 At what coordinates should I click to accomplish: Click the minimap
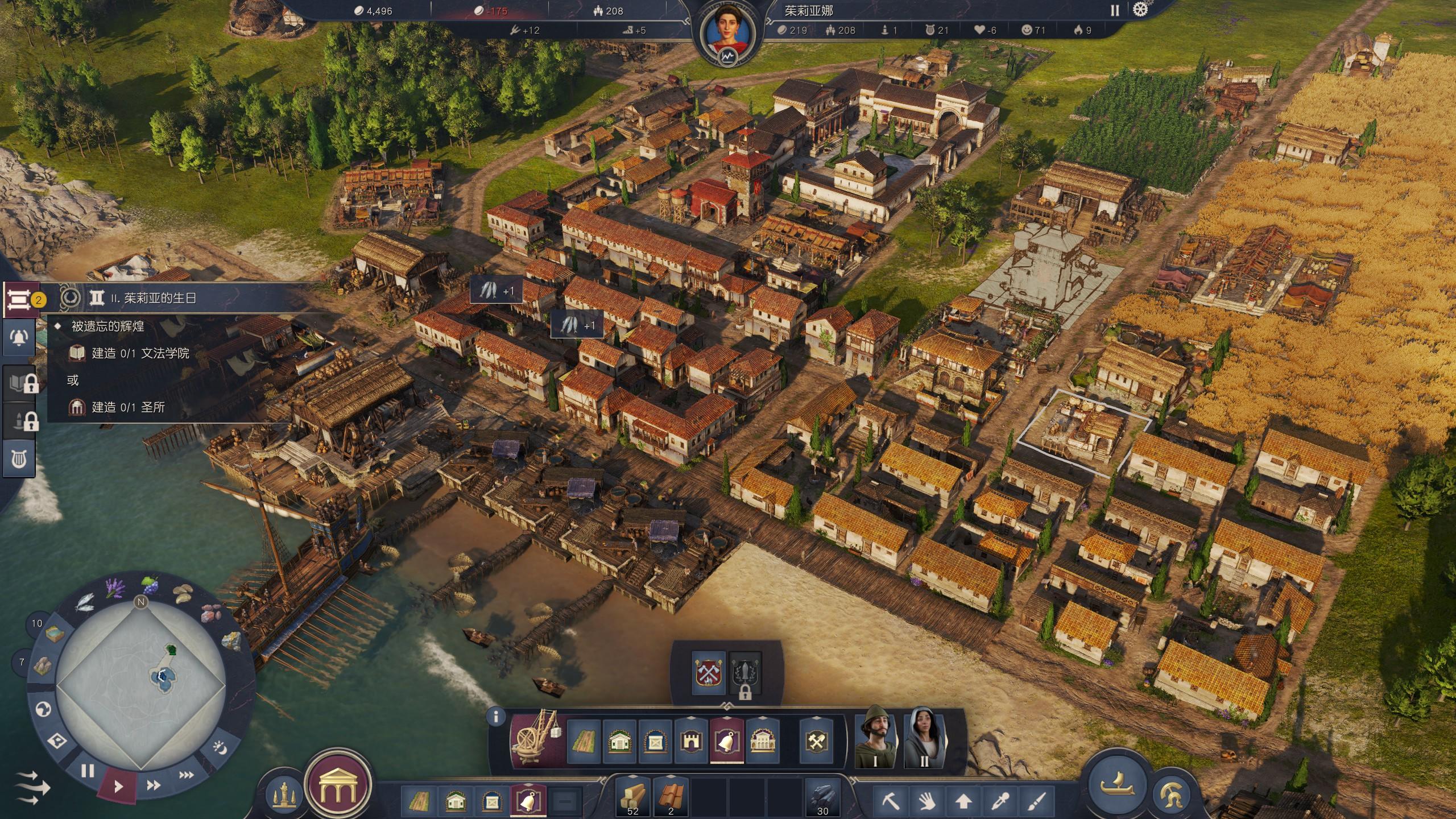(140, 682)
